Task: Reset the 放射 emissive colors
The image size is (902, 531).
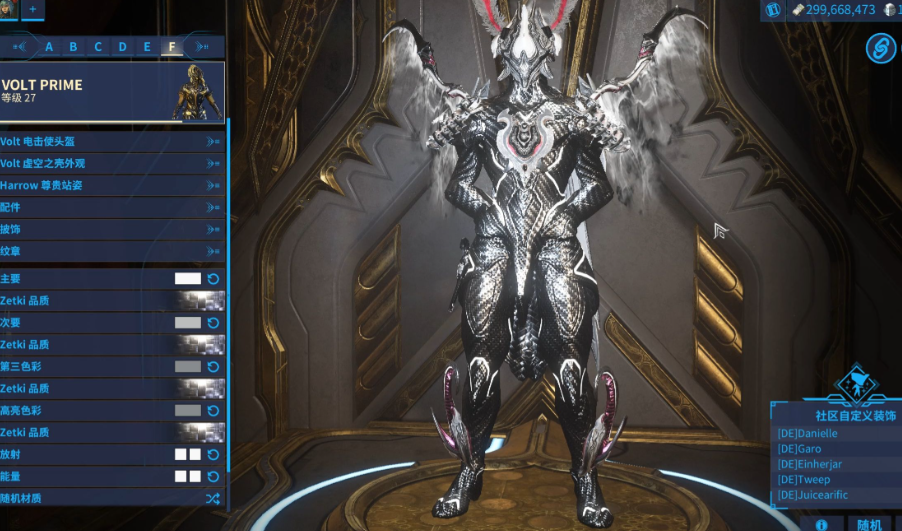Action: click(x=213, y=455)
